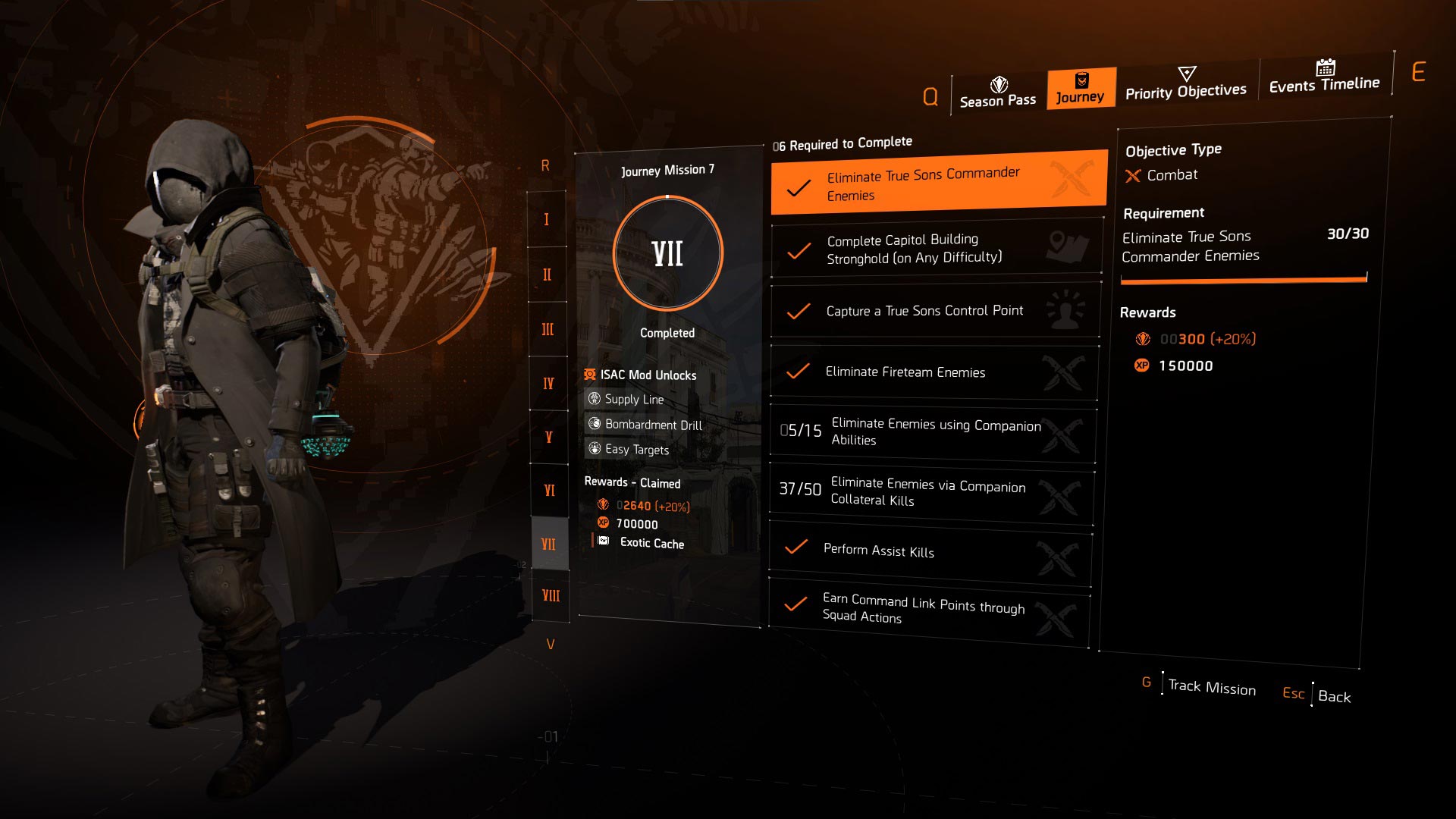Screen dimensions: 1456x819
Task: Click the Eliminate True Sons Commander progress bar
Action: [1244, 278]
